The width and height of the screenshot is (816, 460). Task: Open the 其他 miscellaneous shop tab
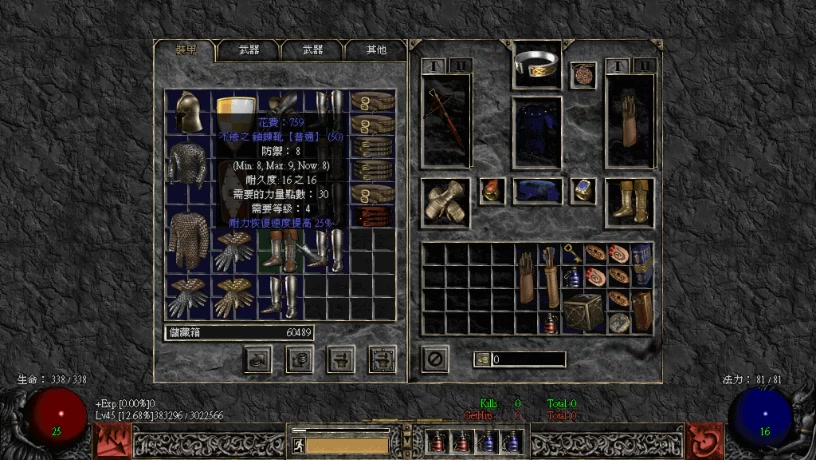point(375,50)
